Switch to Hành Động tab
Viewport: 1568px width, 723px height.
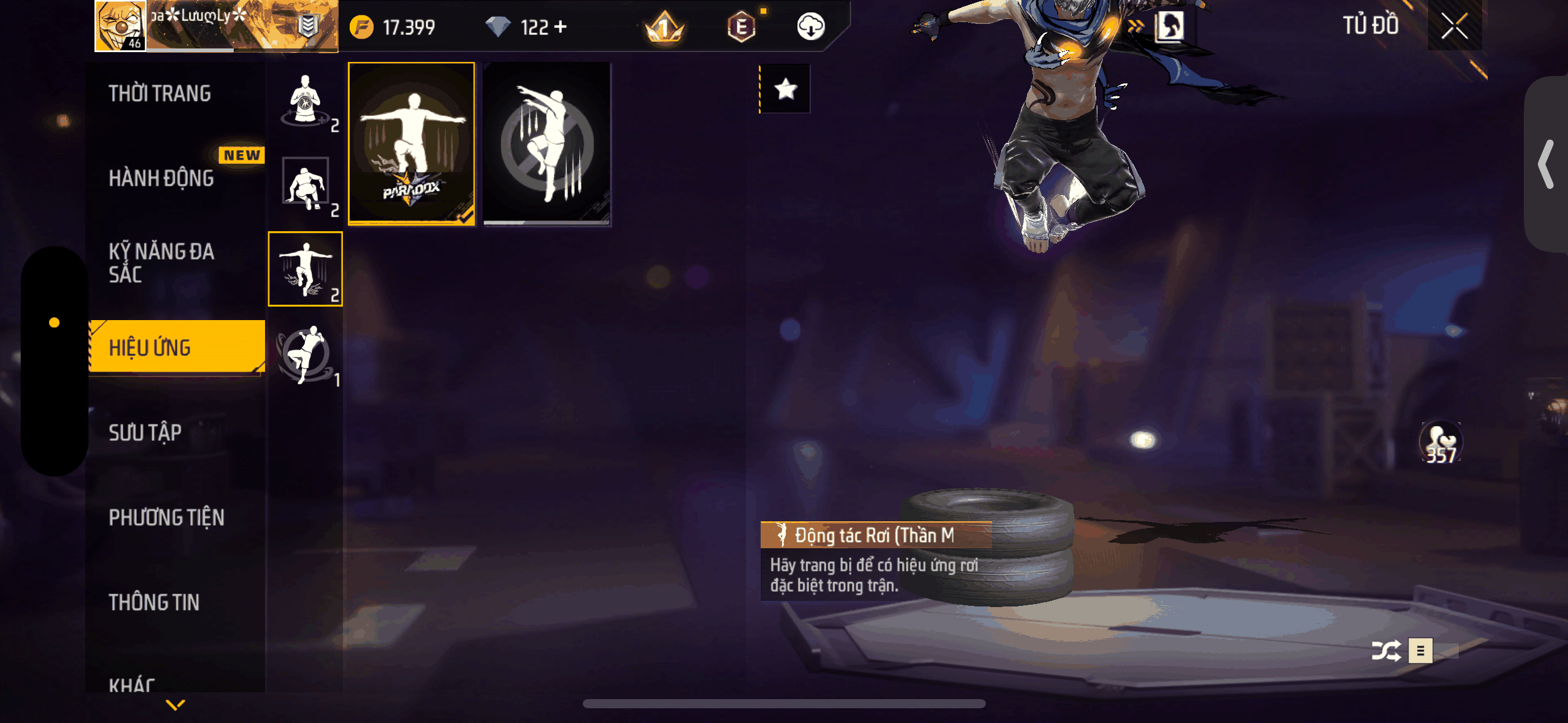tap(161, 178)
